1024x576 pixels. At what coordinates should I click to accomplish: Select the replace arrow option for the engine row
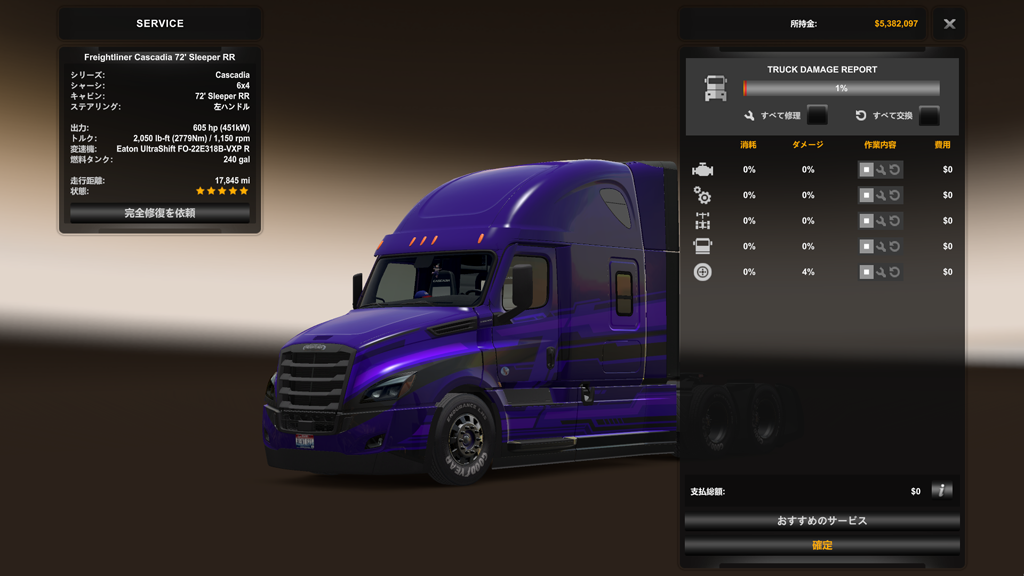[895, 170]
